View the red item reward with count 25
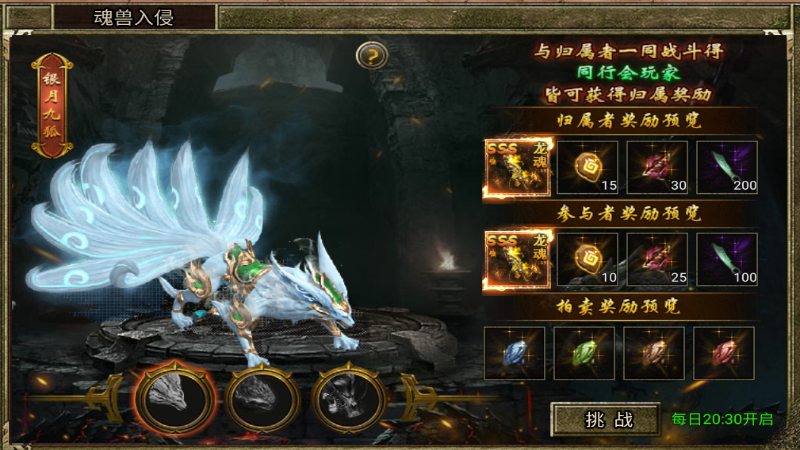The height and width of the screenshot is (450, 800). (x=657, y=261)
